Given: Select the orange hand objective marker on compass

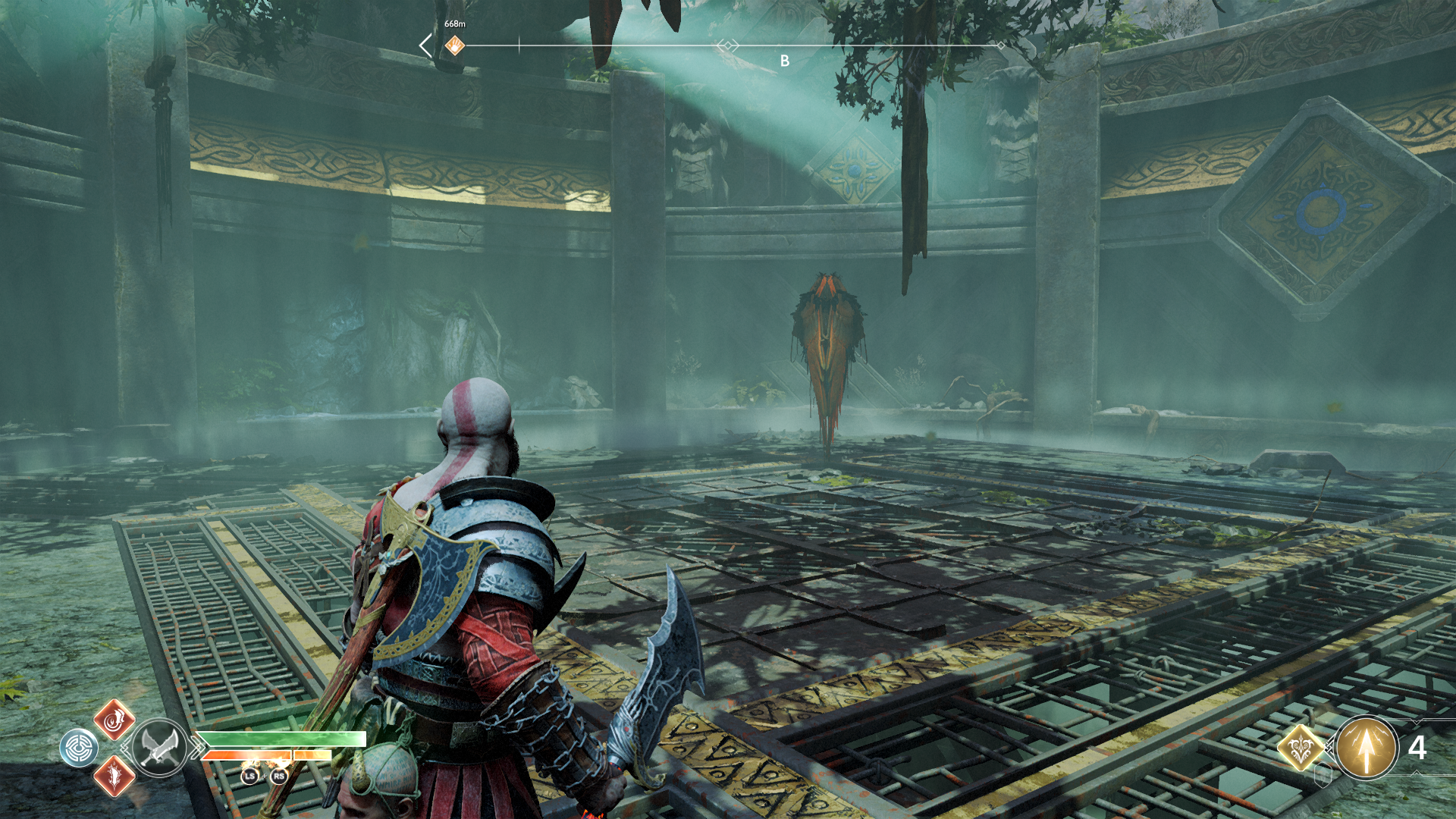Looking at the screenshot, I should [x=454, y=45].
